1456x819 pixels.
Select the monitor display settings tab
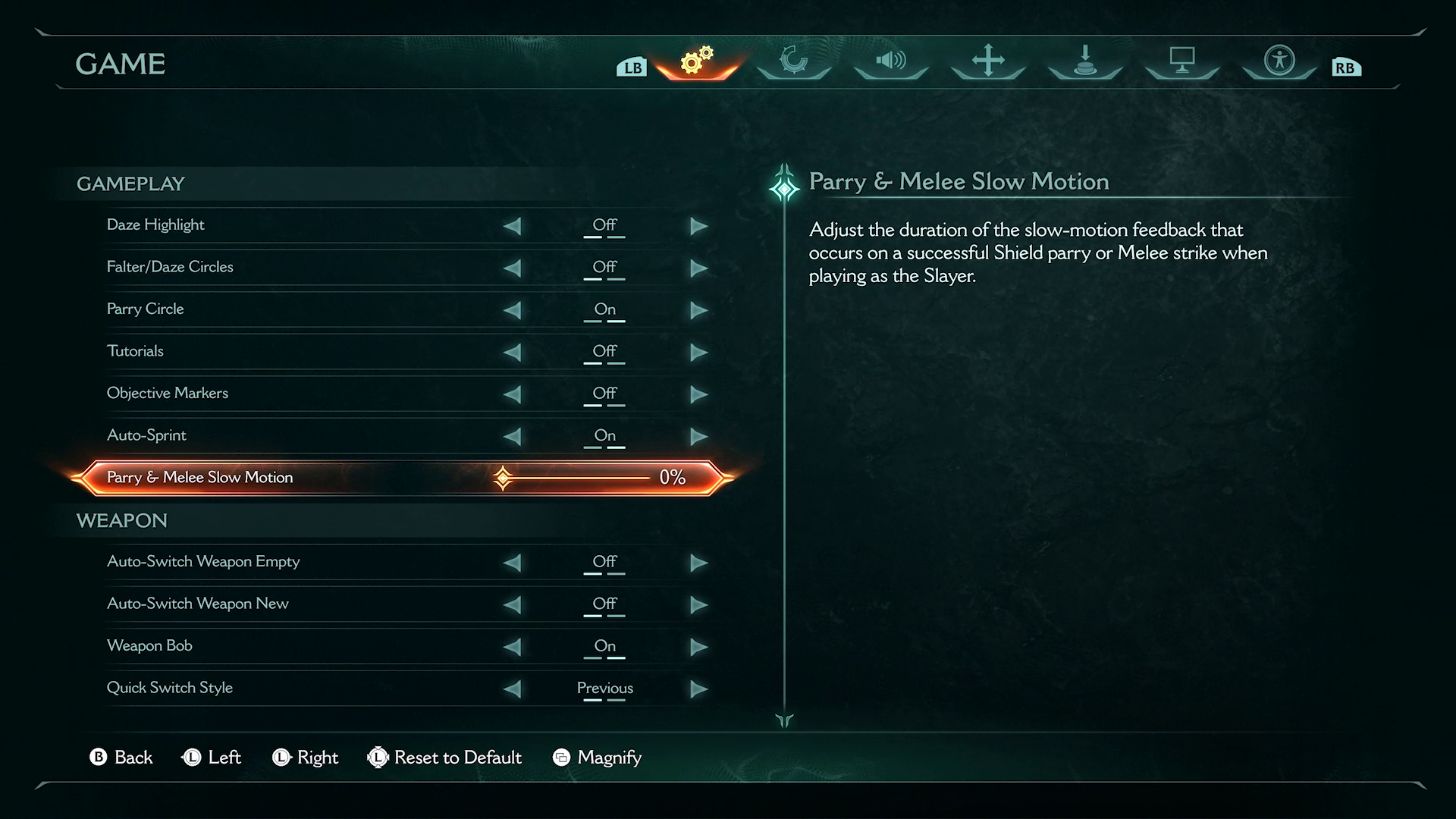[1182, 61]
